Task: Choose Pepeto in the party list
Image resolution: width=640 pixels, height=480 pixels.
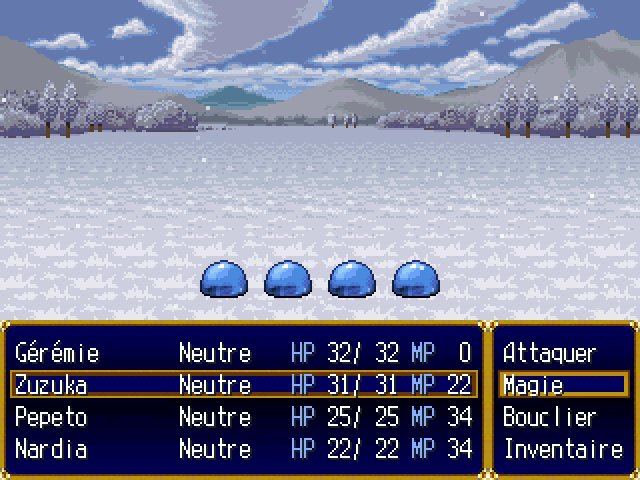Action: pos(243,417)
